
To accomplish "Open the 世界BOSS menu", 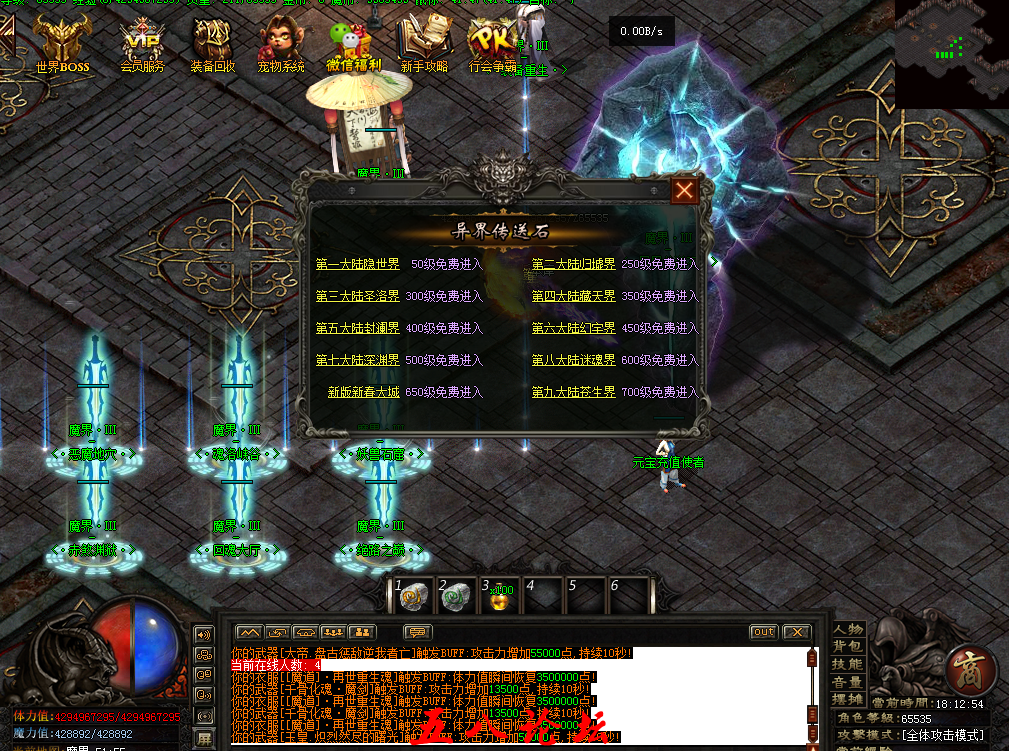I will [x=62, y=45].
